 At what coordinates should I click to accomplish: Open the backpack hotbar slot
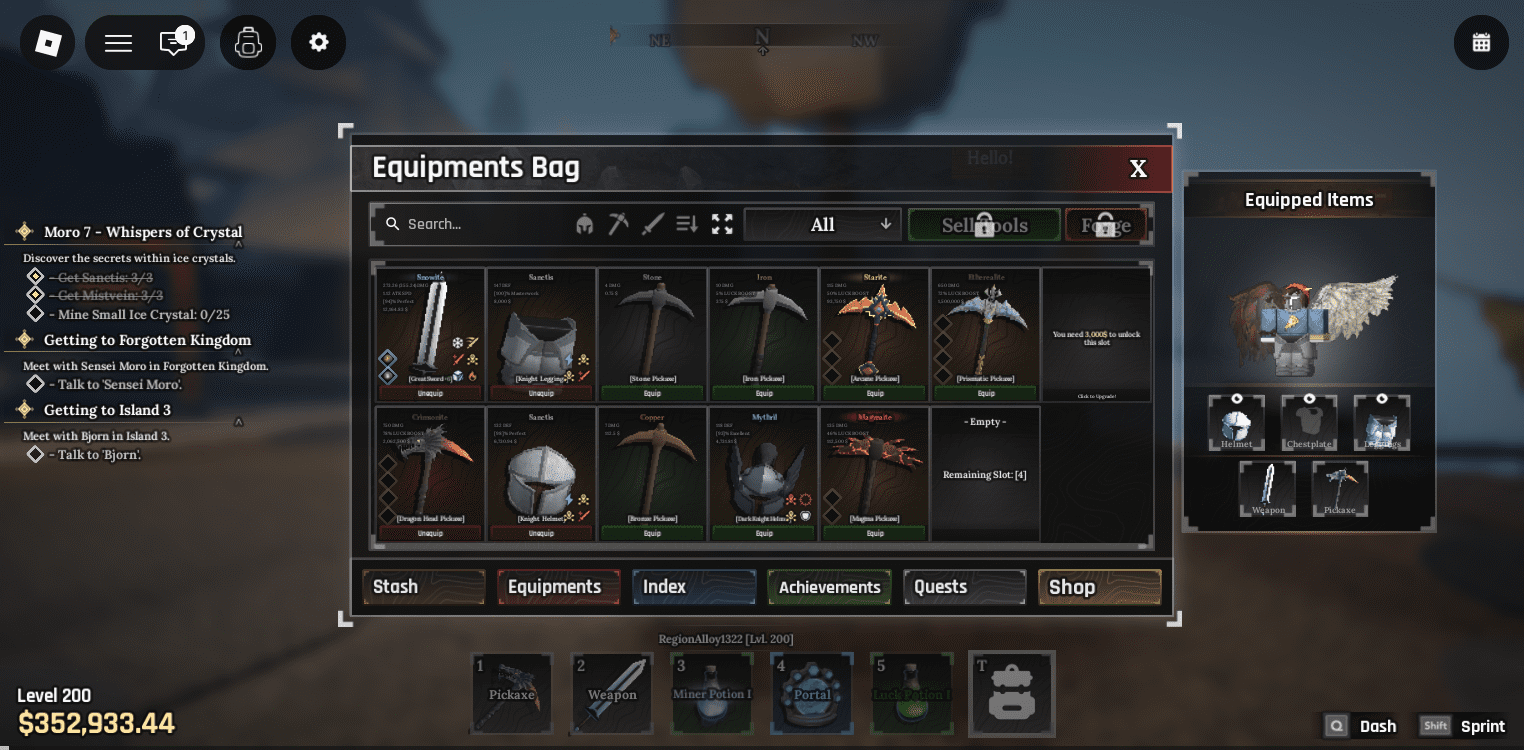1012,693
